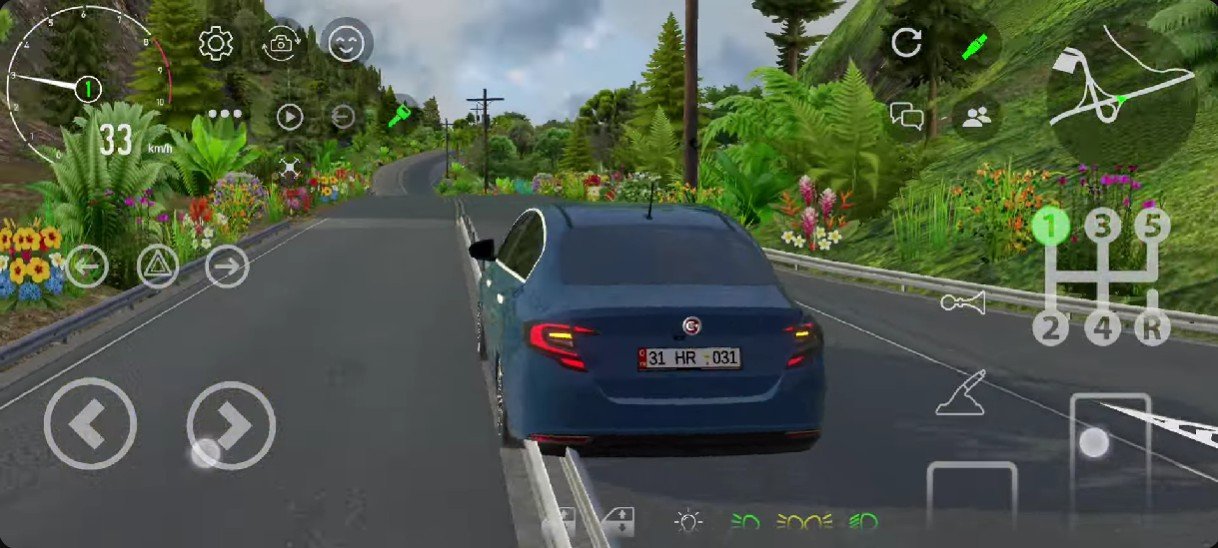Image resolution: width=1218 pixels, height=548 pixels.
Task: Turn on the left turn signal
Action: tap(87, 266)
